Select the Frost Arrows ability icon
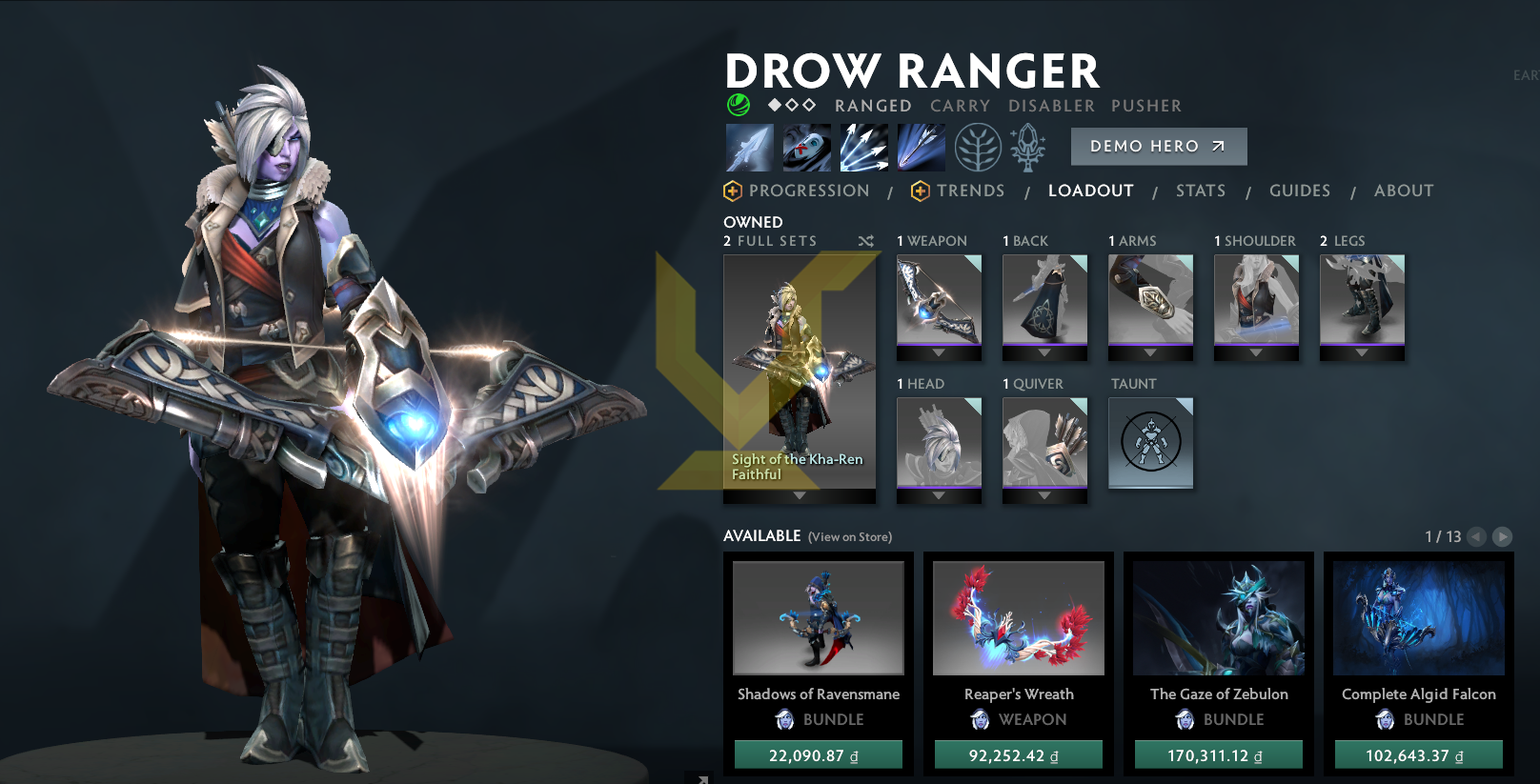 pyautogui.click(x=750, y=146)
